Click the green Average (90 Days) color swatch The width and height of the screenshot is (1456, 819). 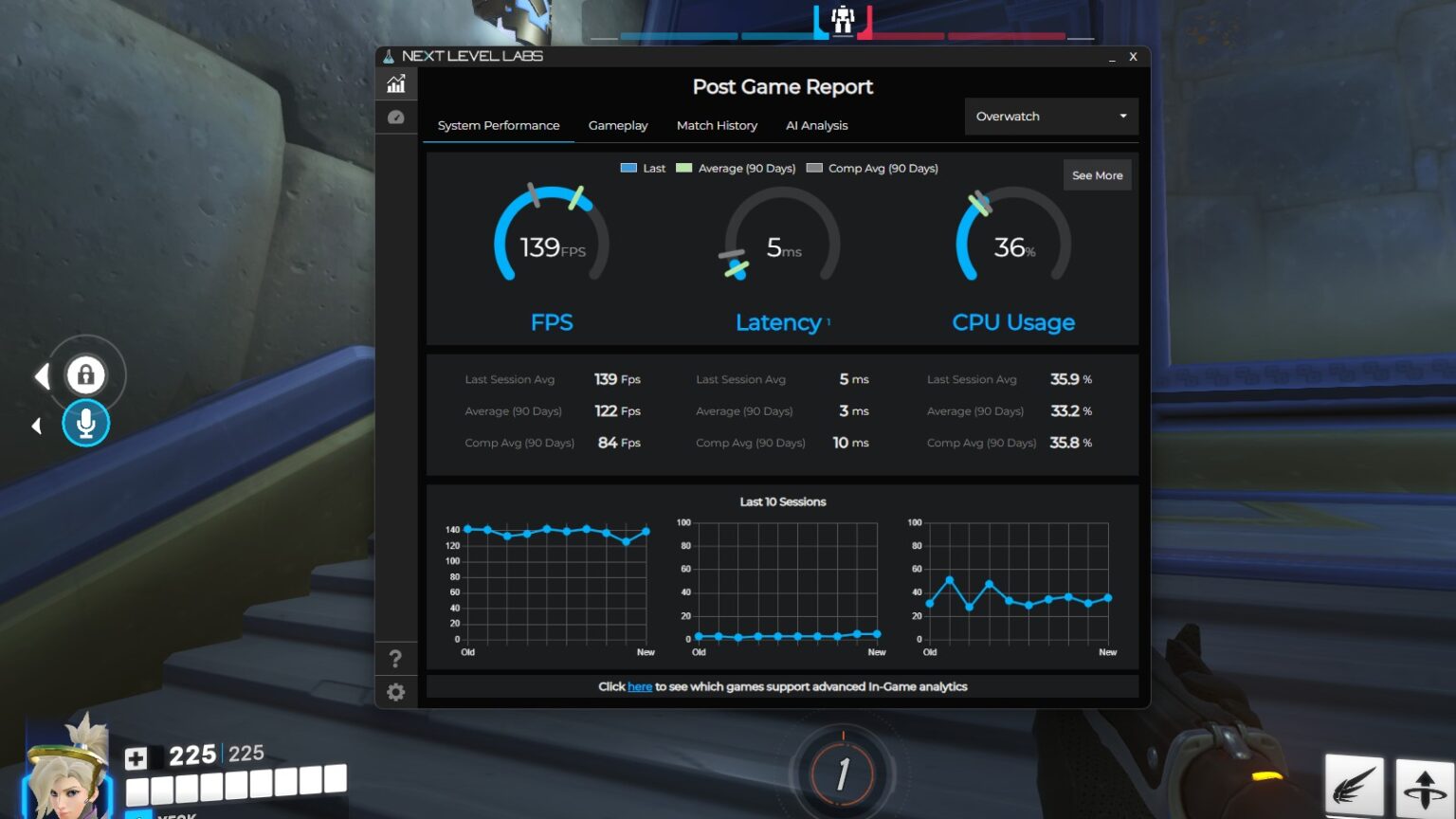[682, 168]
